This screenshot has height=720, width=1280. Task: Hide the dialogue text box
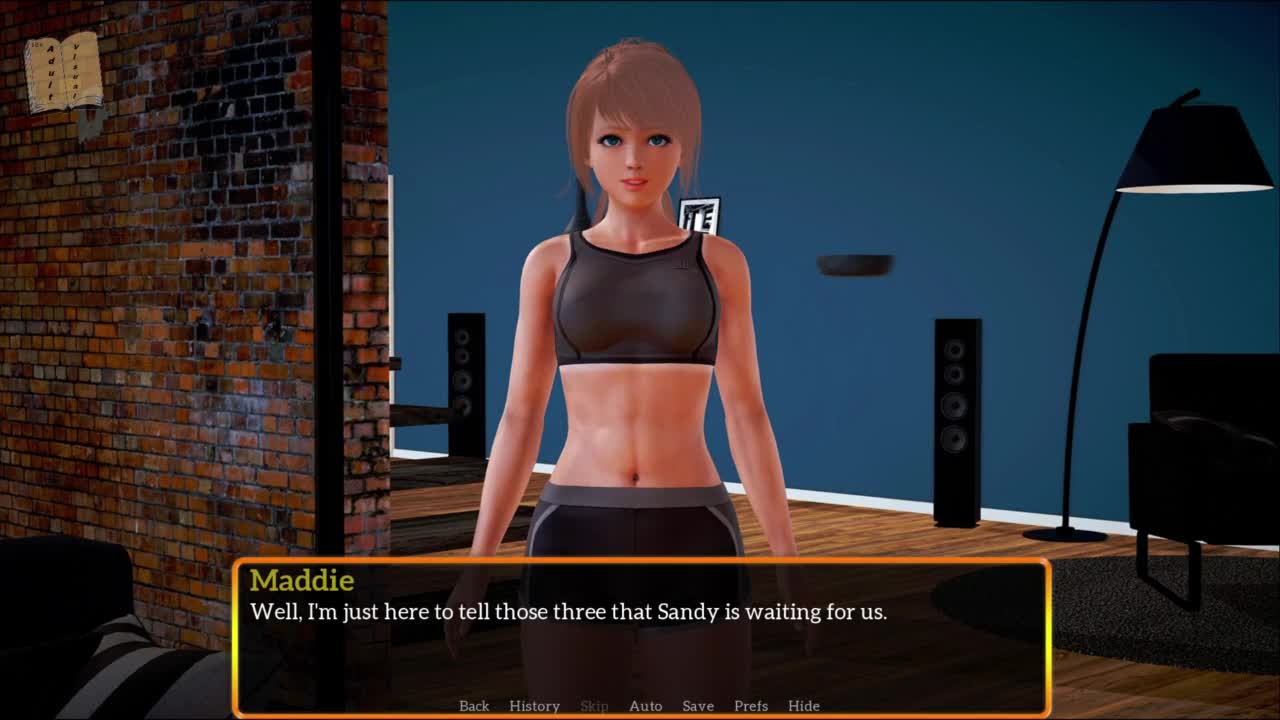(804, 706)
